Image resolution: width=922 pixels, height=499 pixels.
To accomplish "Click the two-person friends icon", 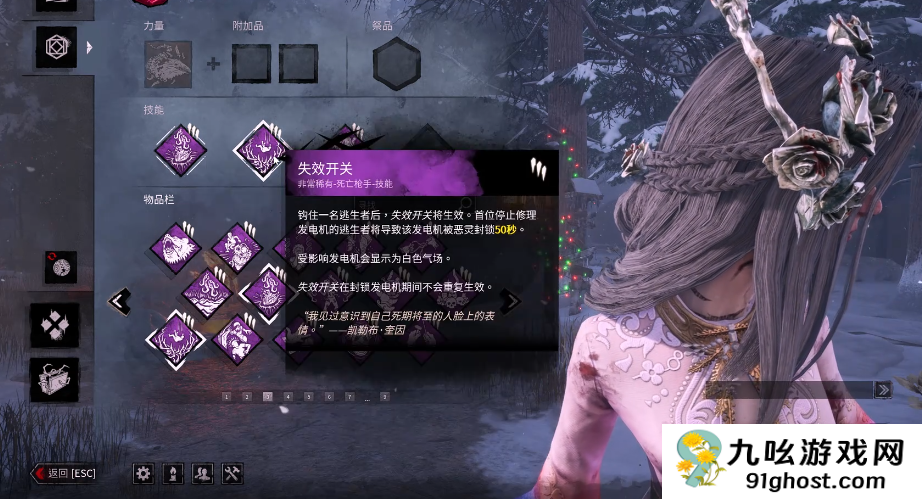I will 202,473.
